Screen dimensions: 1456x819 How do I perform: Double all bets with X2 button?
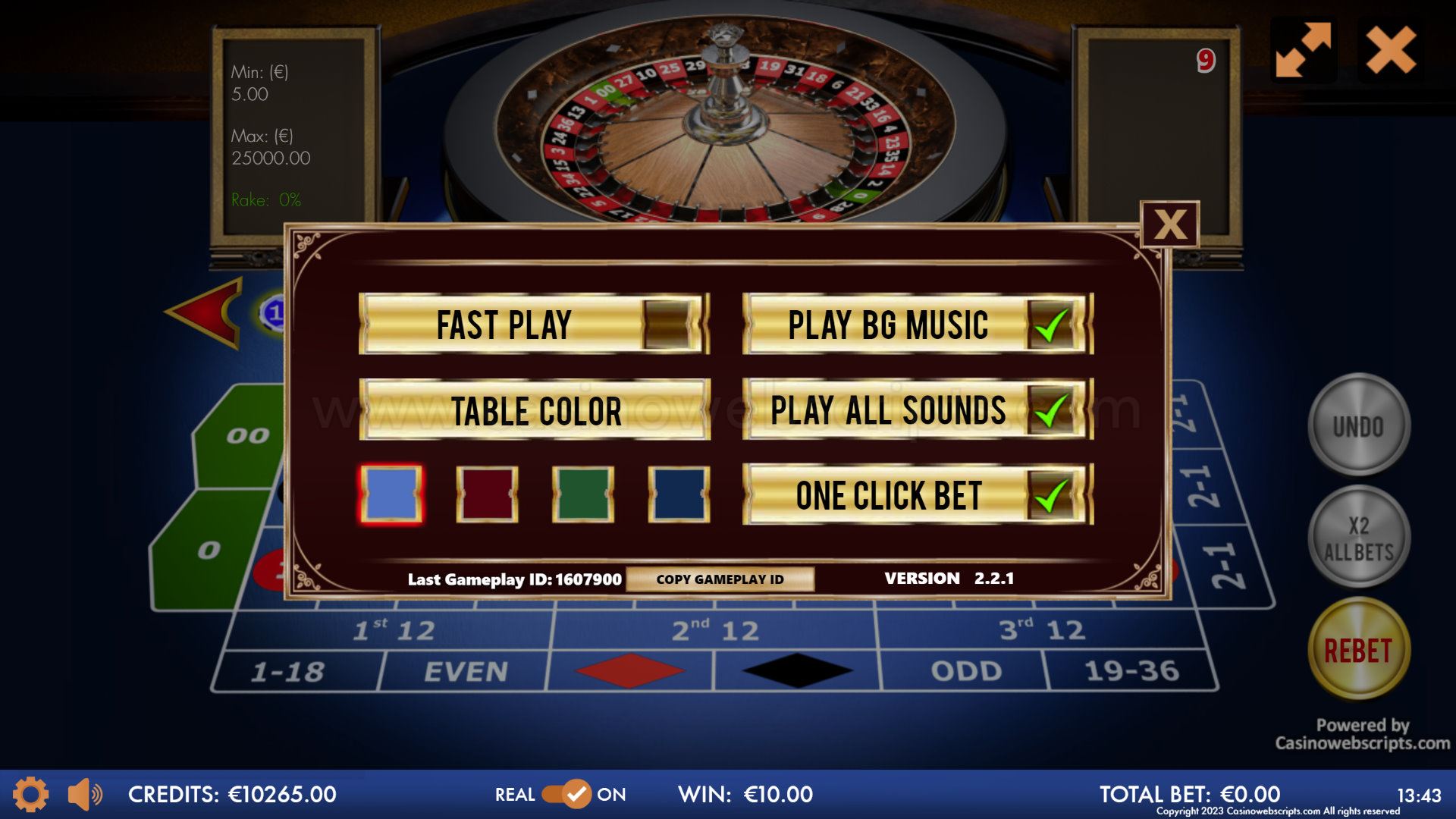(x=1358, y=538)
